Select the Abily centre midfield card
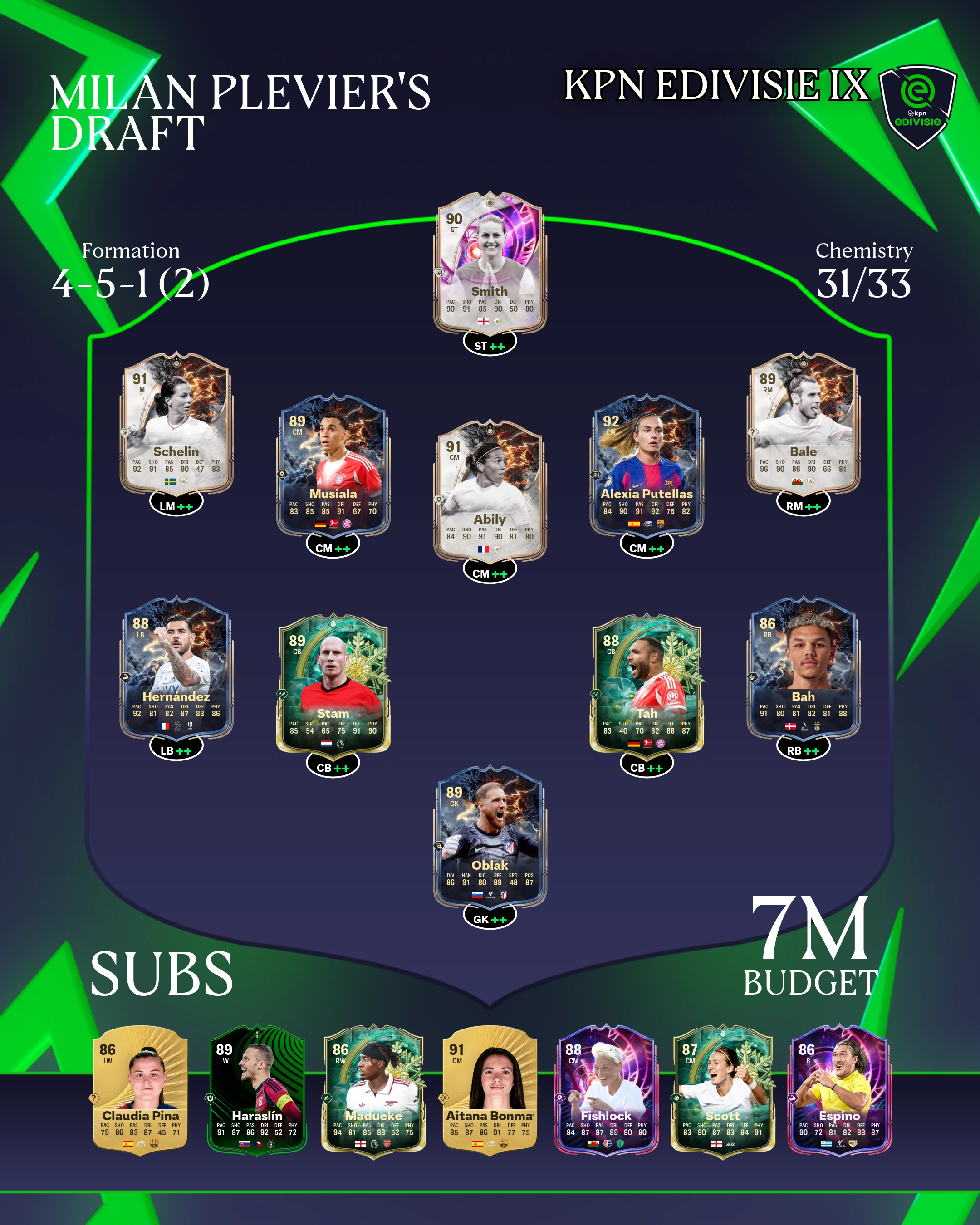Viewport: 980px width, 1225px height. pyautogui.click(x=490, y=491)
